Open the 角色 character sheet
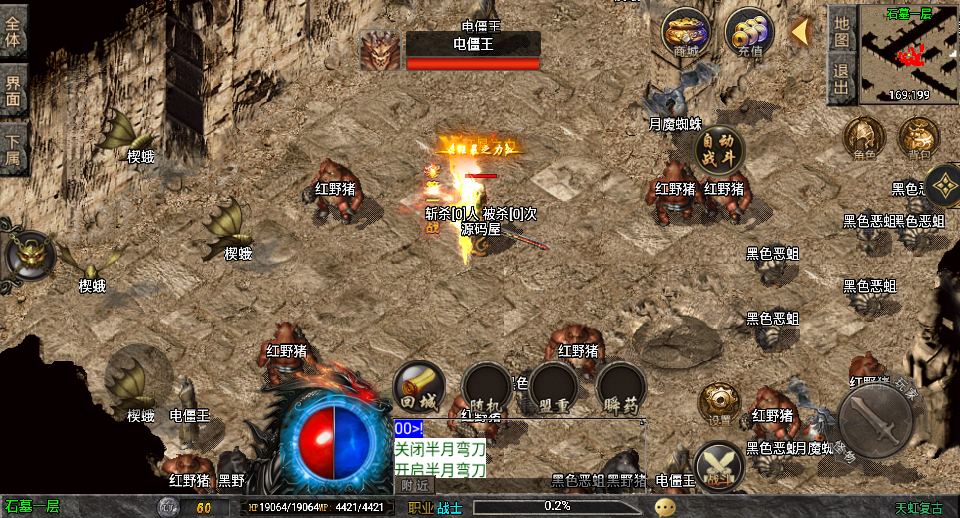 coord(863,138)
